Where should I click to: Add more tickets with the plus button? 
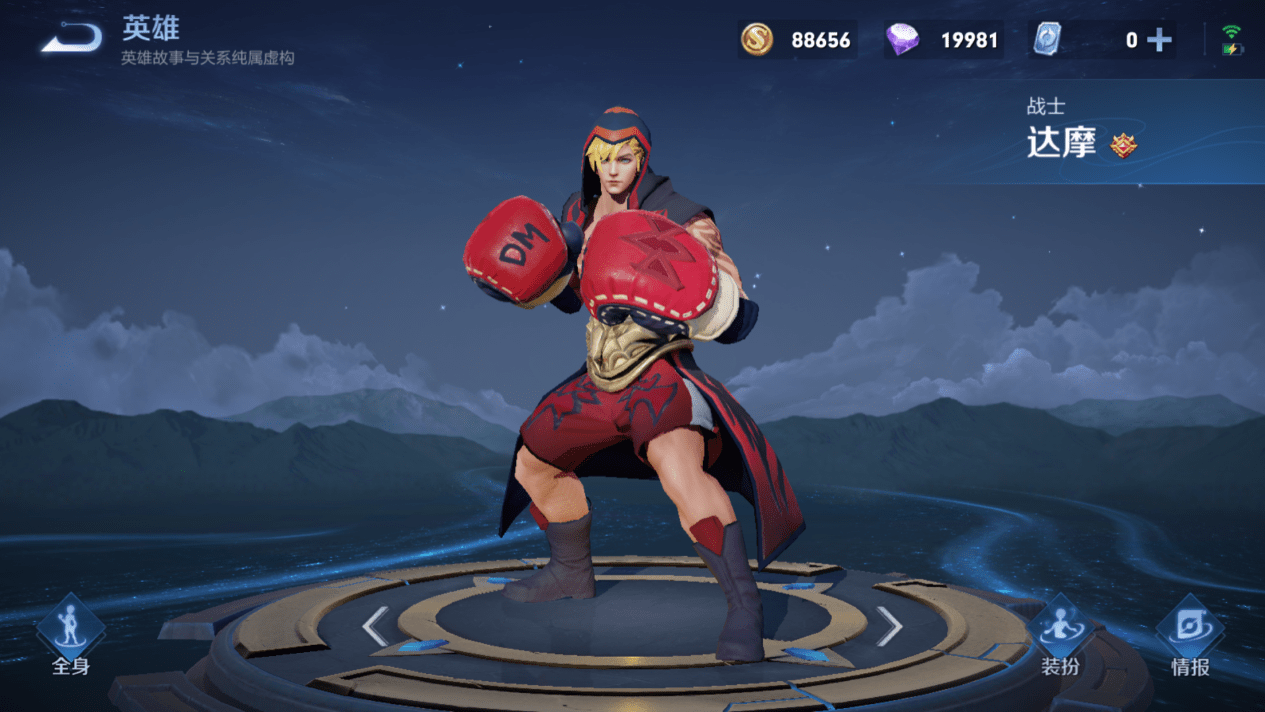click(1159, 40)
